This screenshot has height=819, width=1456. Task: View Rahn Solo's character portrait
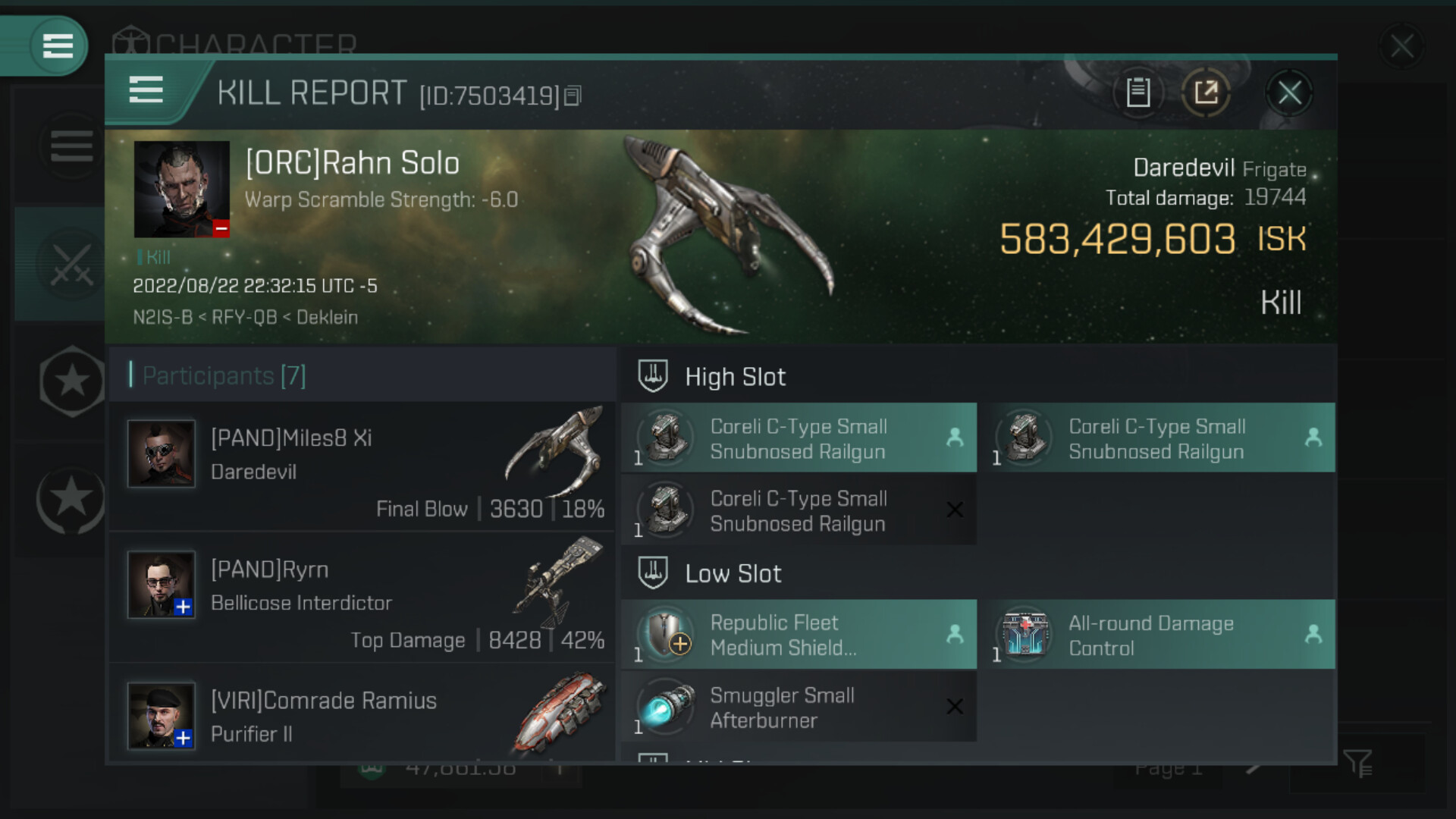pos(181,189)
